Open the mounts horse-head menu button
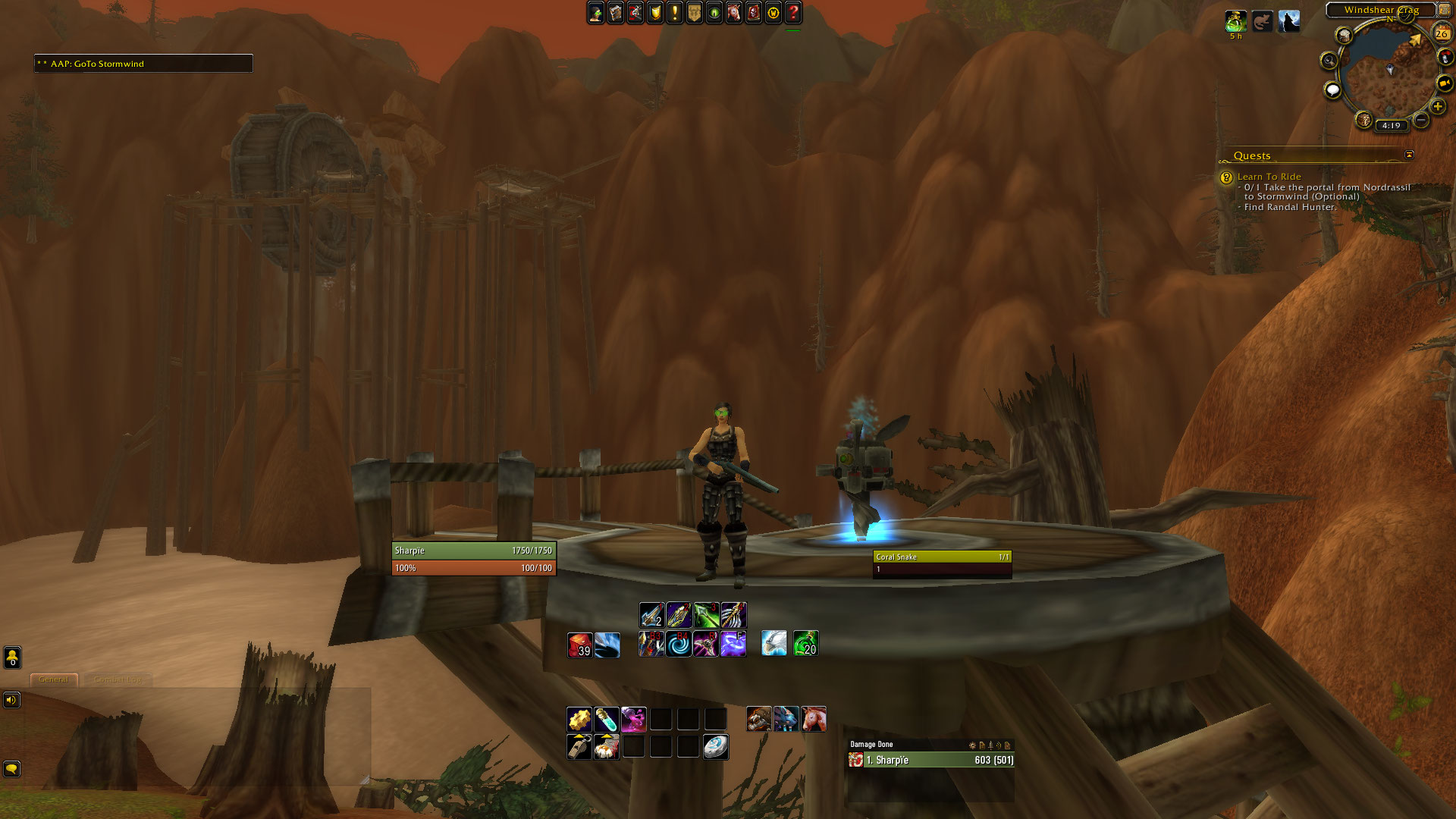This screenshot has width=1456, height=819. 734,12
